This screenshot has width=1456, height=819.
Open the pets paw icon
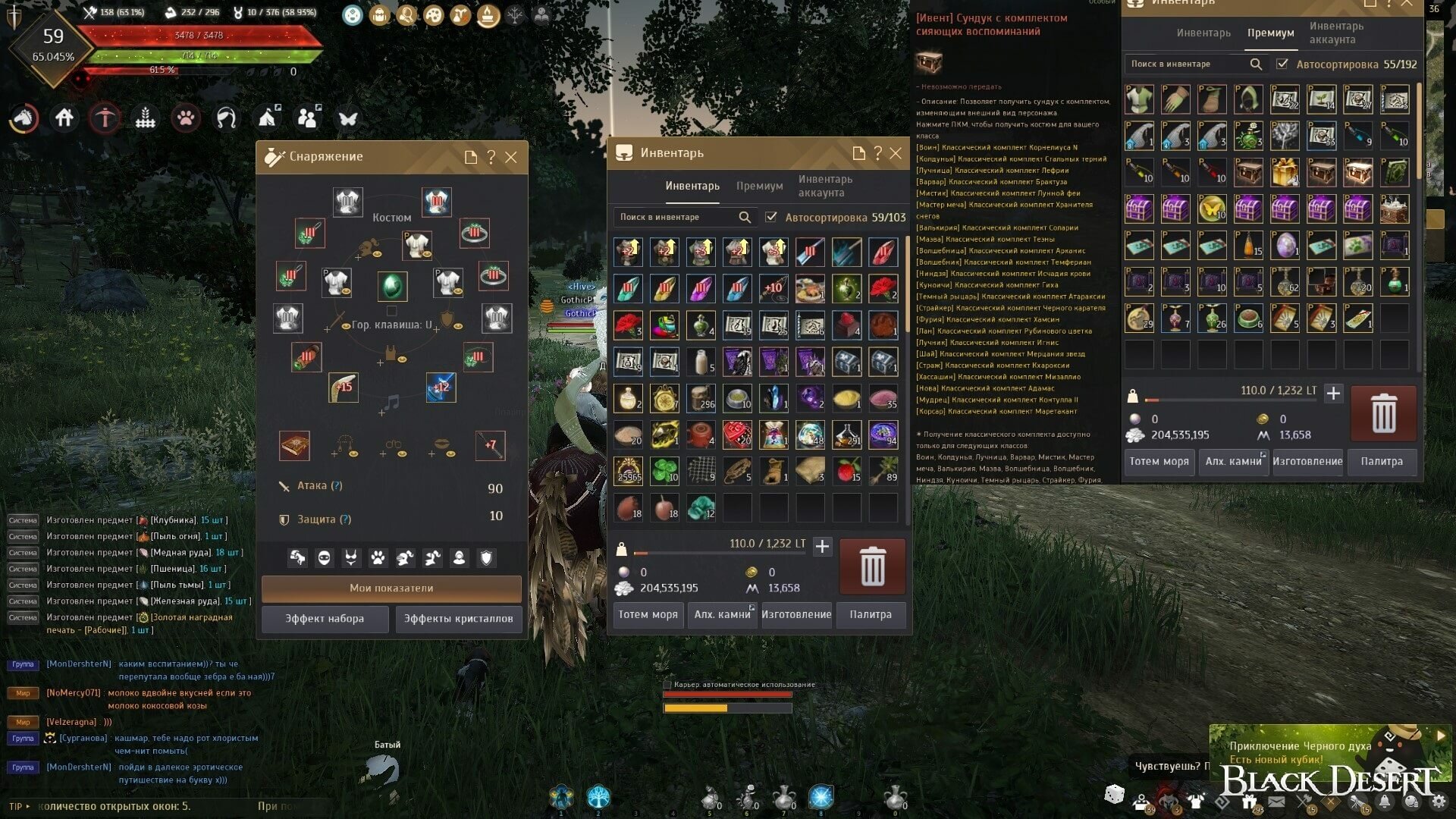click(x=186, y=118)
